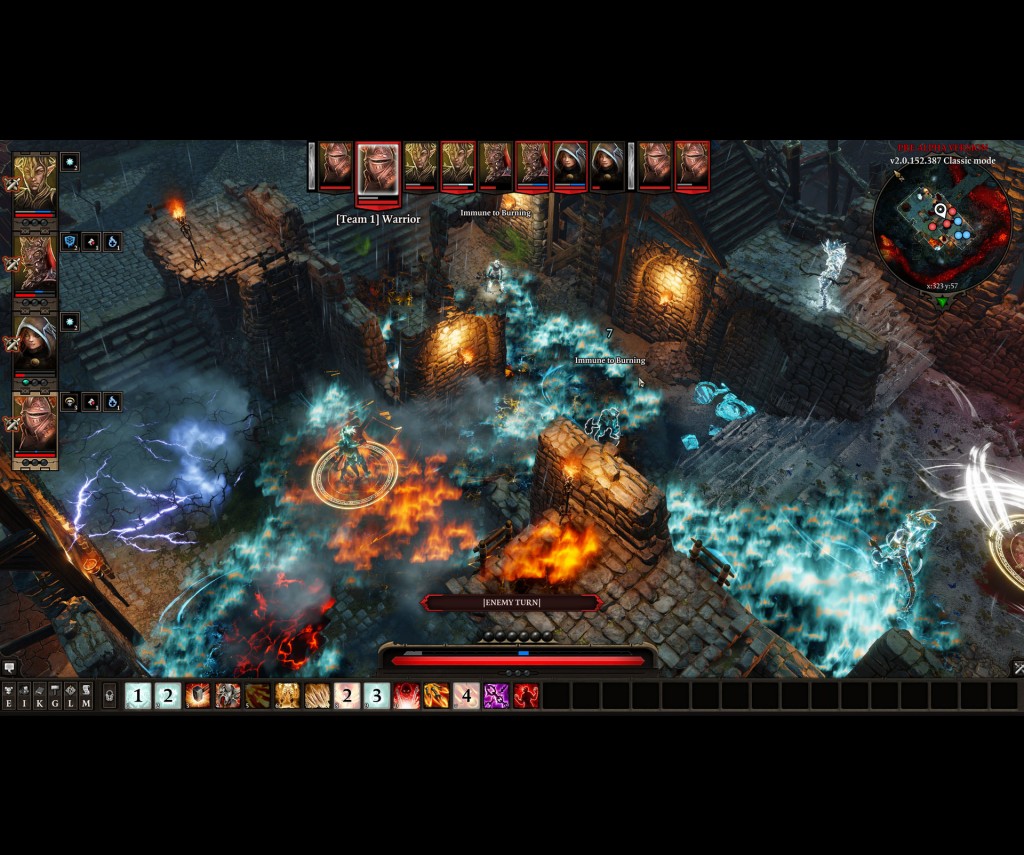
Task: Activate the golden figure skill icon
Action: pyautogui.click(x=288, y=695)
